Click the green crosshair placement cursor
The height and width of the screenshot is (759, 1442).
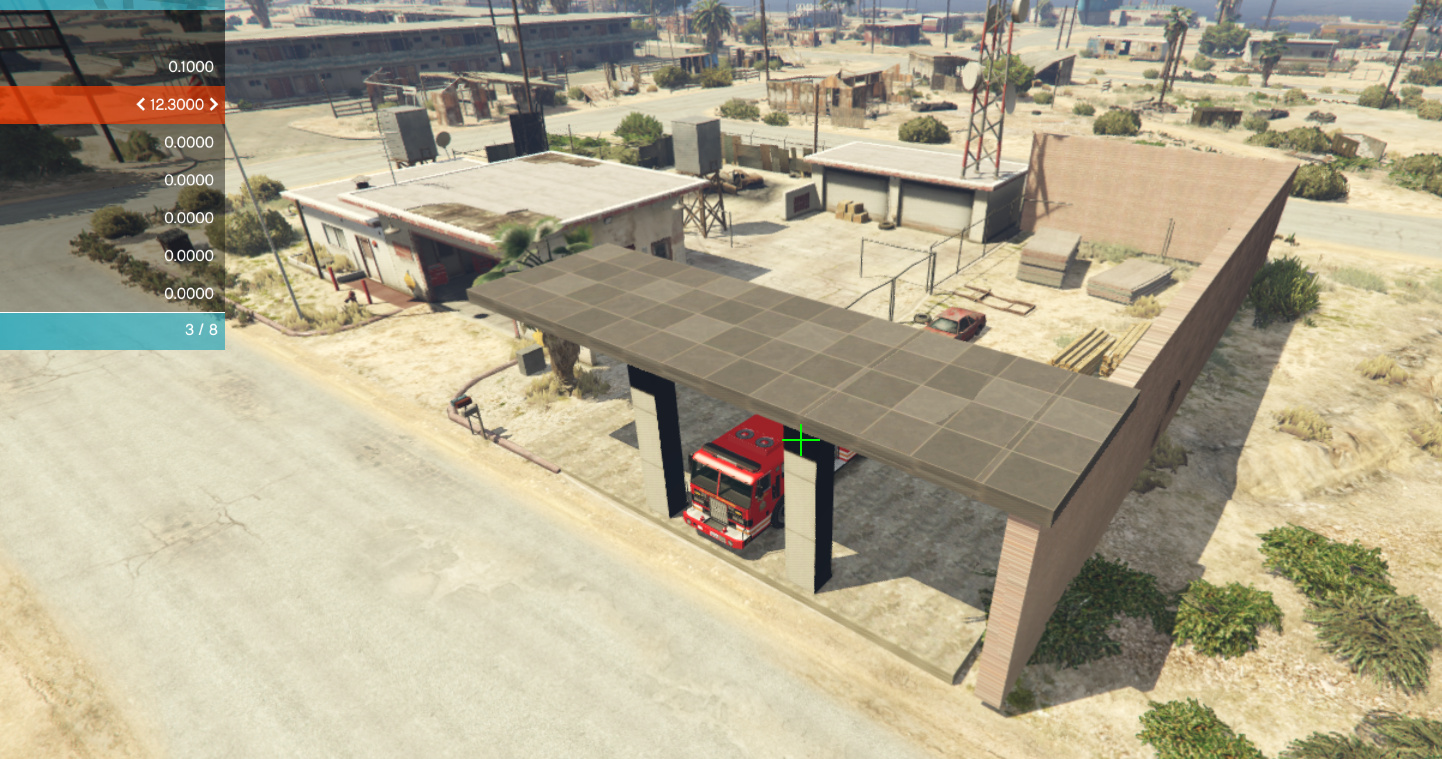(801, 439)
